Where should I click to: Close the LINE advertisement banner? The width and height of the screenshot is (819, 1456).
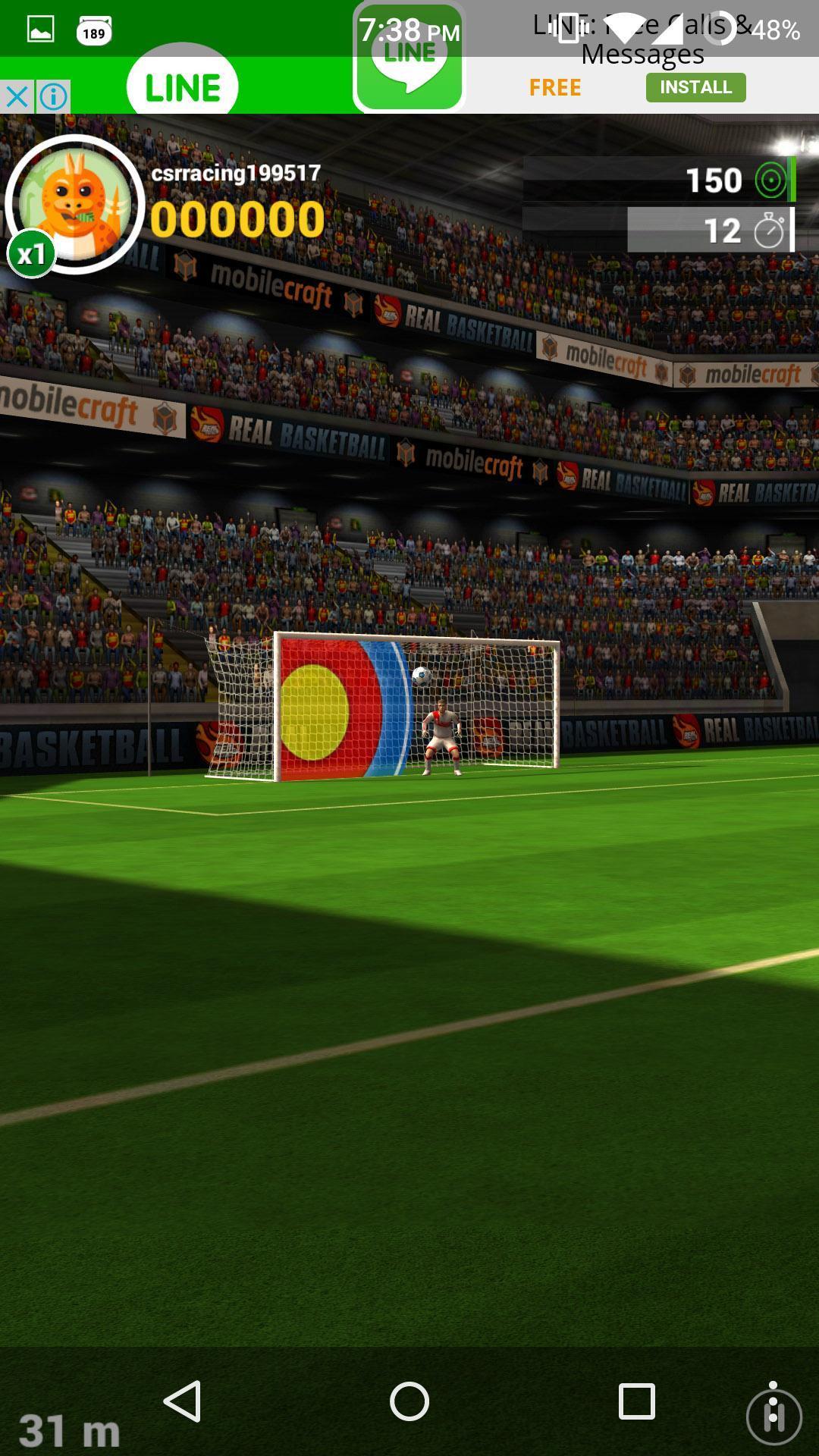pyautogui.click(x=17, y=97)
